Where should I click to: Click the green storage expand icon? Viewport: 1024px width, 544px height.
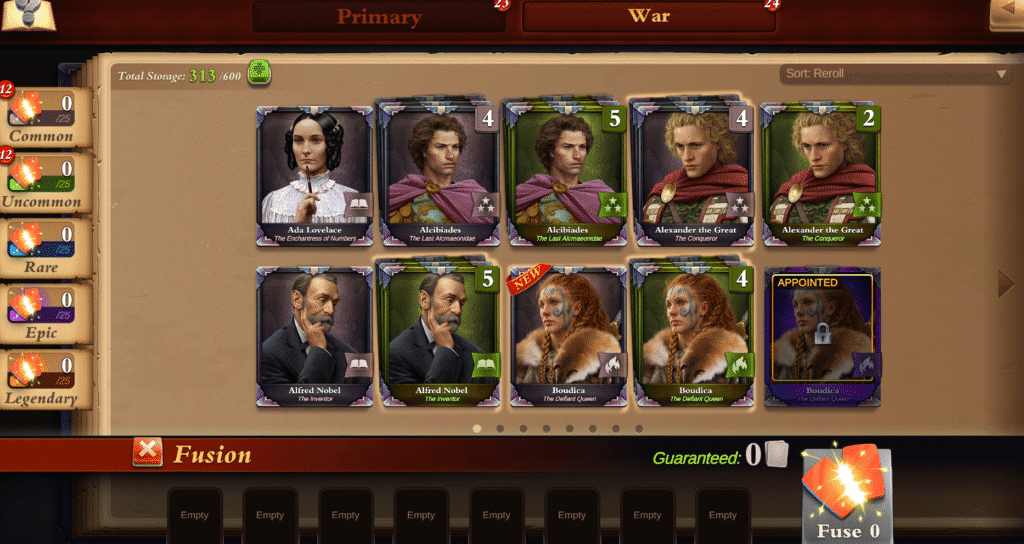click(259, 73)
